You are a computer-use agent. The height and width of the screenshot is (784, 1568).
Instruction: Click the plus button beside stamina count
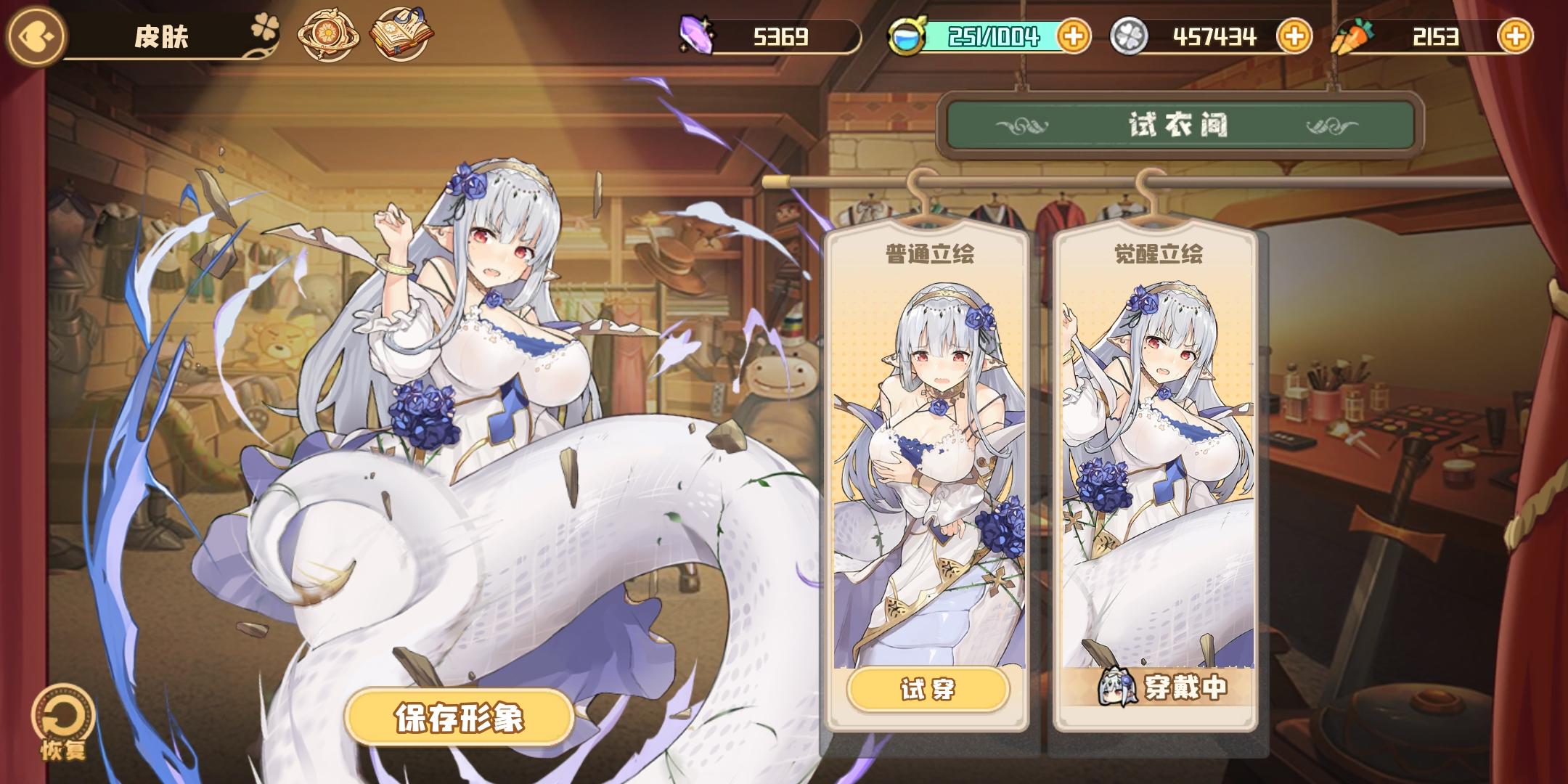point(1074,34)
